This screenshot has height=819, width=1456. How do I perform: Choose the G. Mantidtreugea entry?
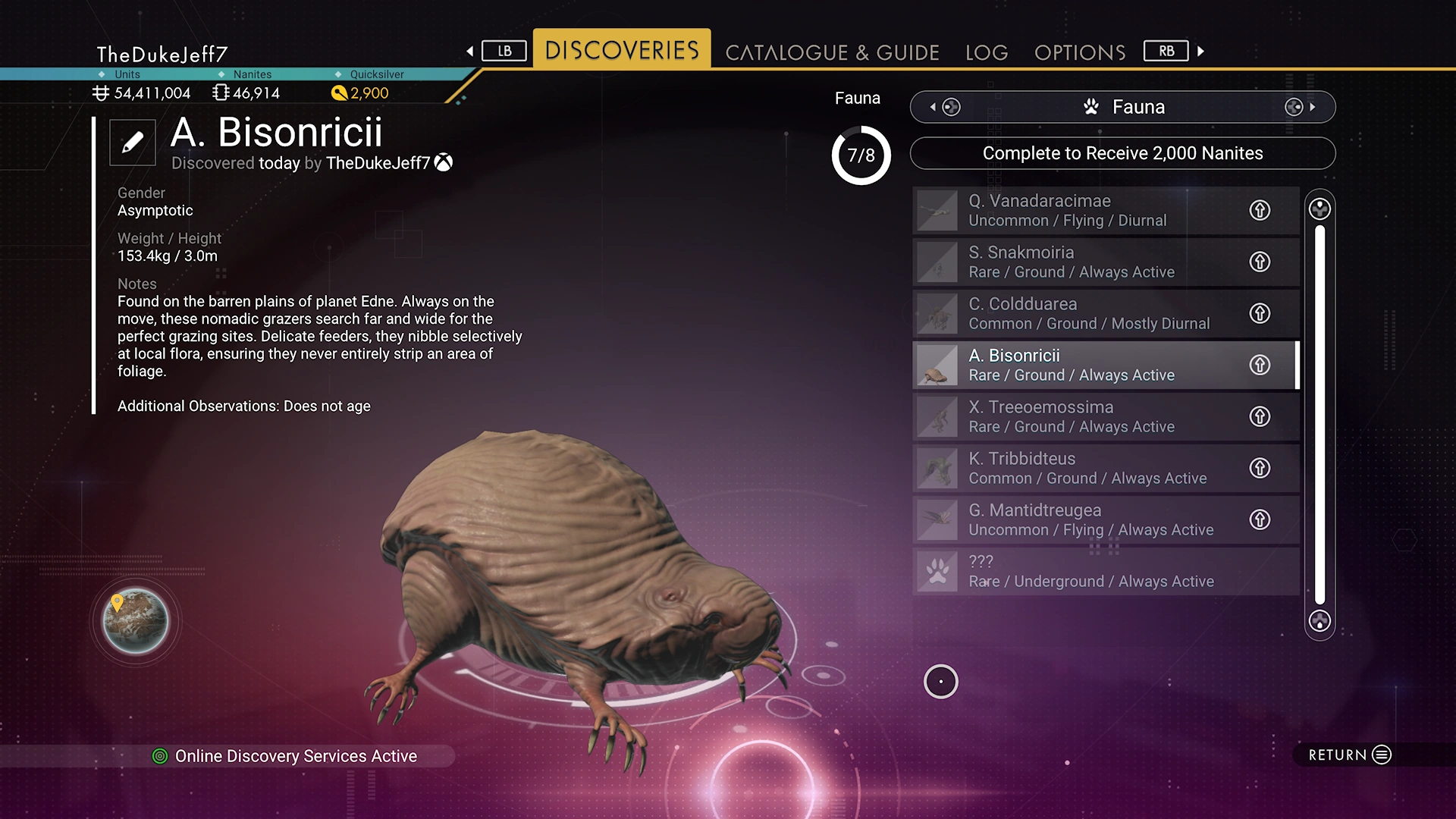(1077, 519)
